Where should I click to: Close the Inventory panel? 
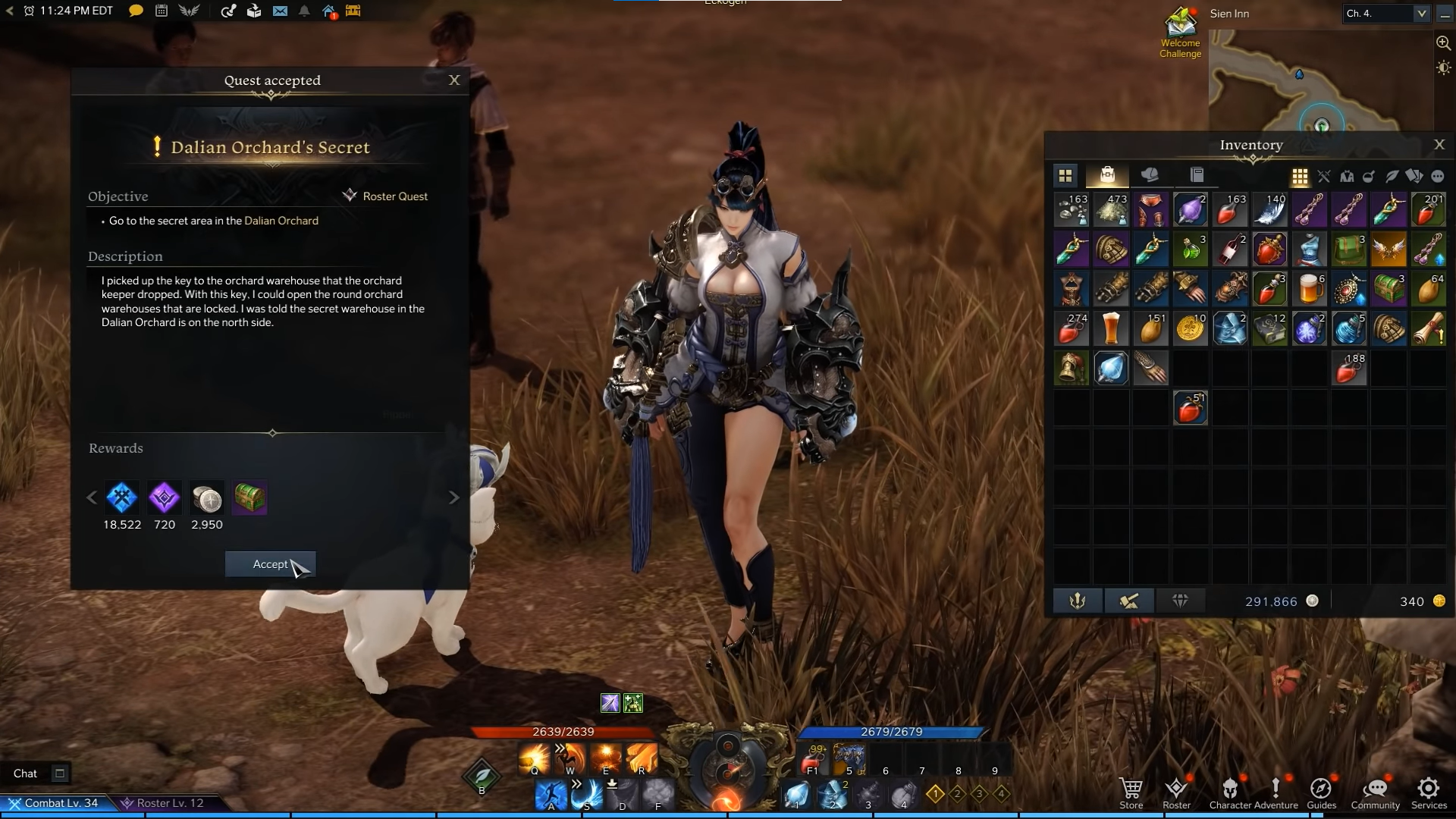pos(1439,145)
